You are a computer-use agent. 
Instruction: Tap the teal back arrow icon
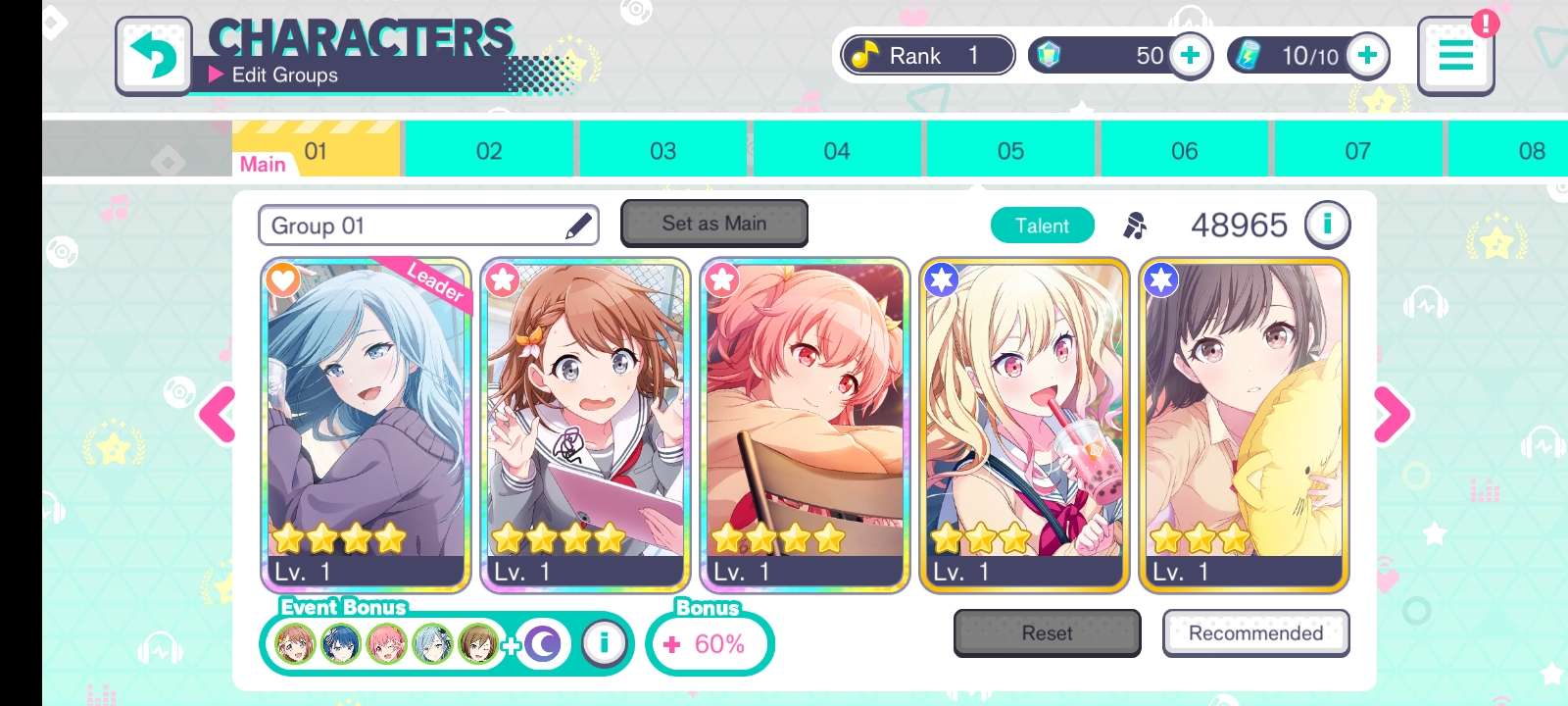pos(153,54)
